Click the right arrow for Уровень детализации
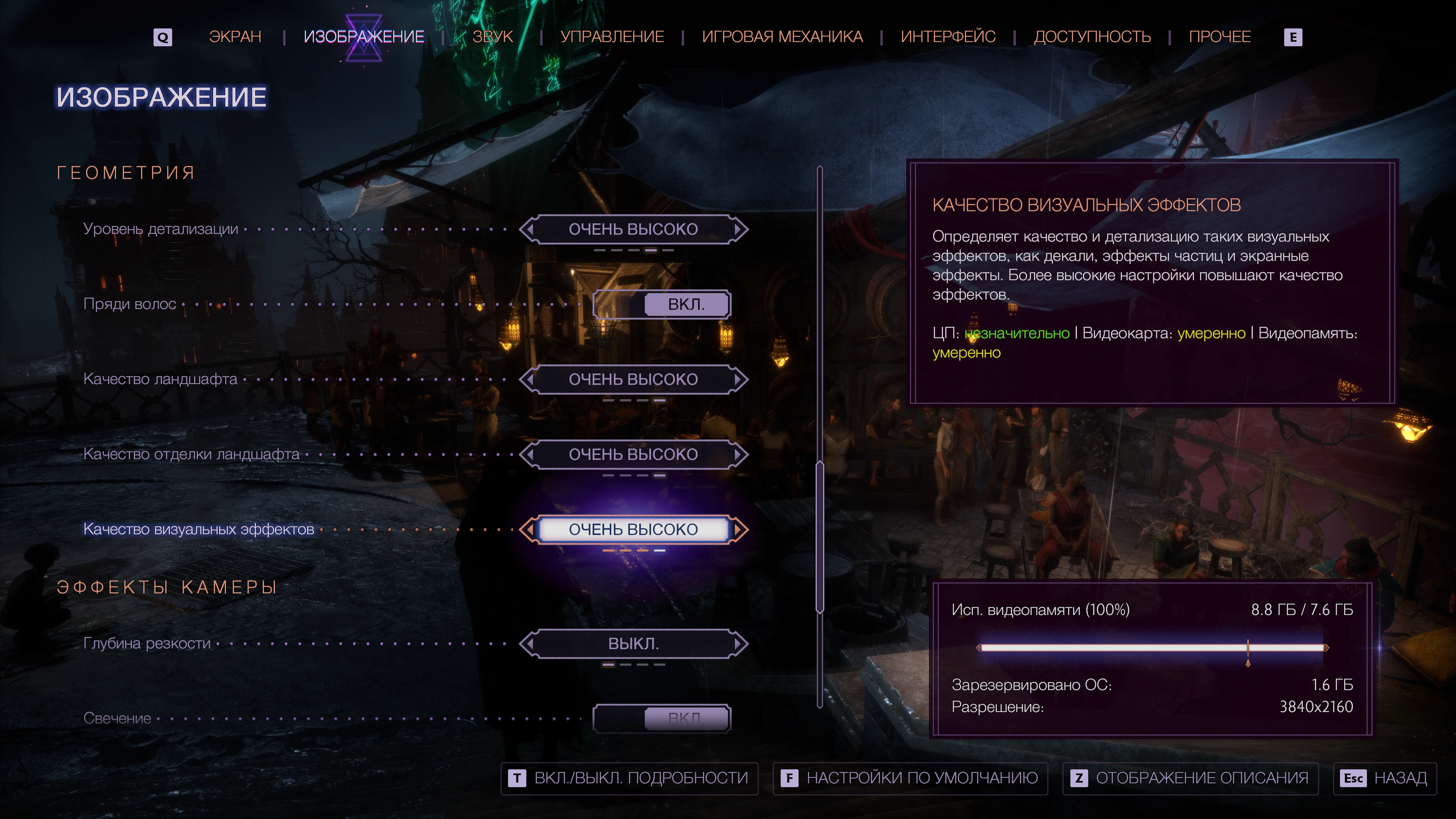 click(739, 229)
